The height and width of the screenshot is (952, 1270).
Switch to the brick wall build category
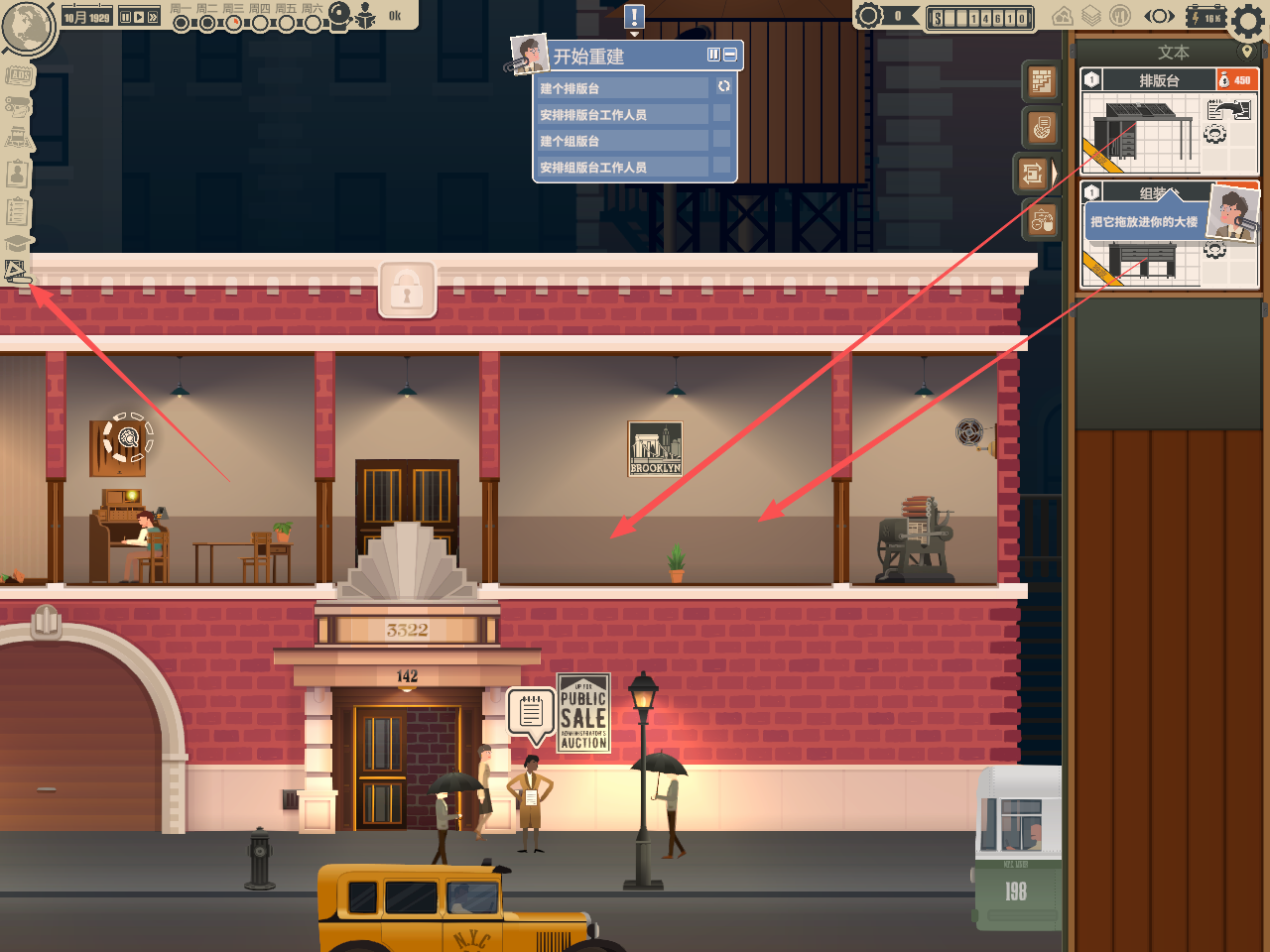(1041, 81)
